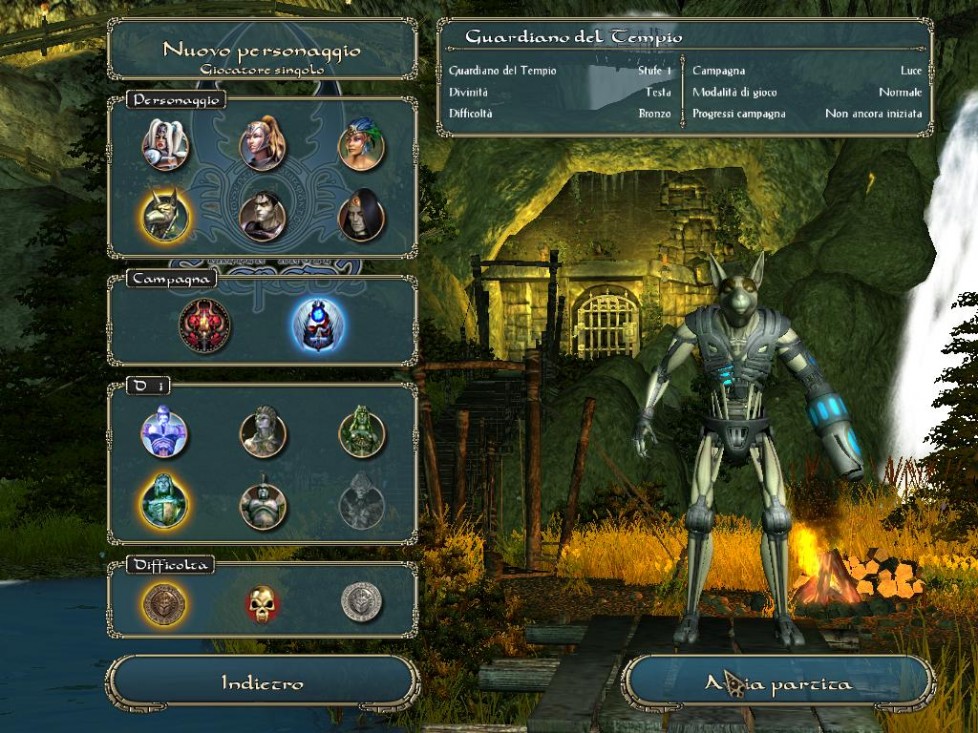This screenshot has height=733, width=978.
Task: Select the jackal-headed Temple Guardian portrait
Action: click(x=164, y=214)
